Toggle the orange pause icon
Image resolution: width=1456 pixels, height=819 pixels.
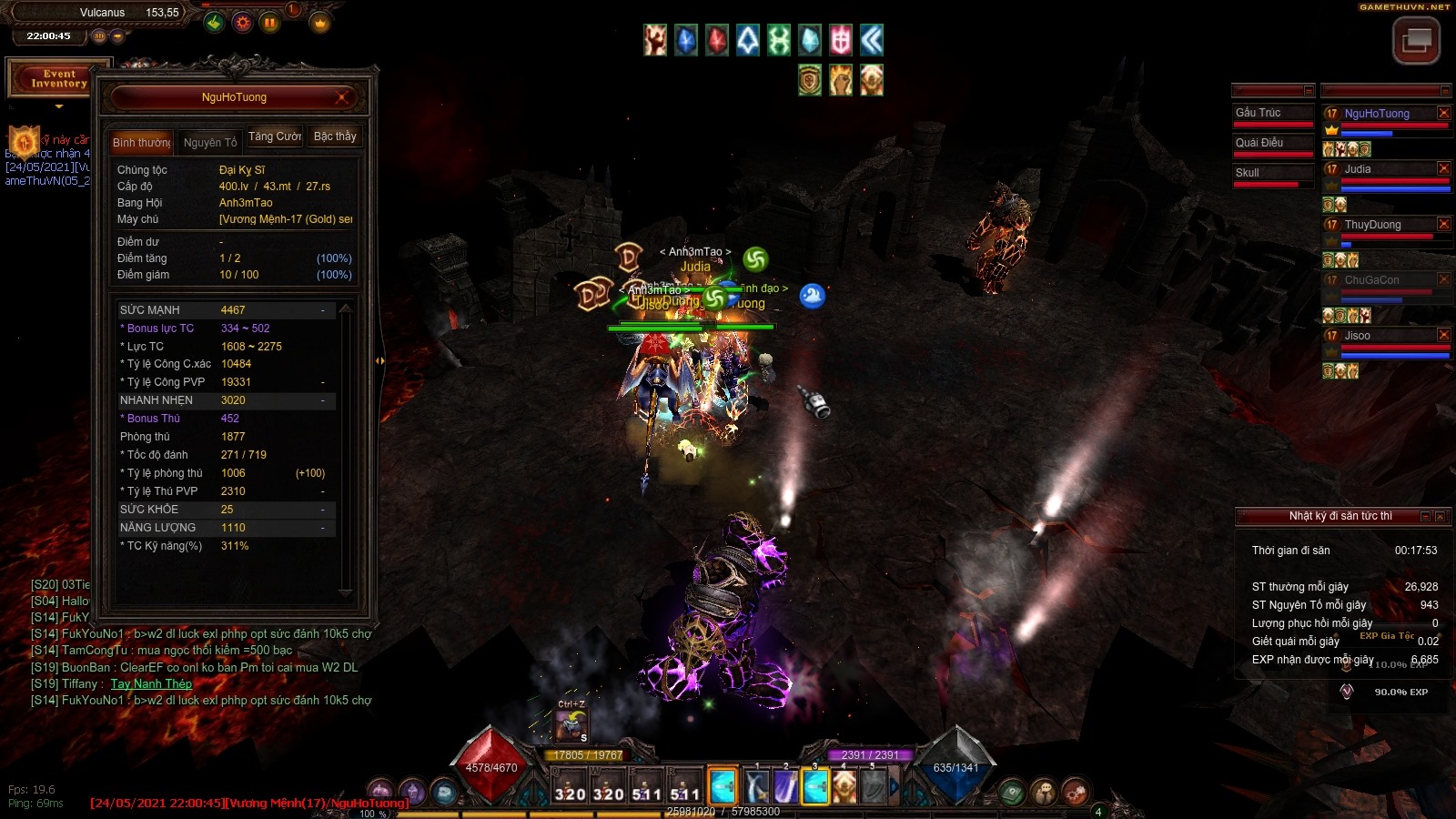[270, 23]
